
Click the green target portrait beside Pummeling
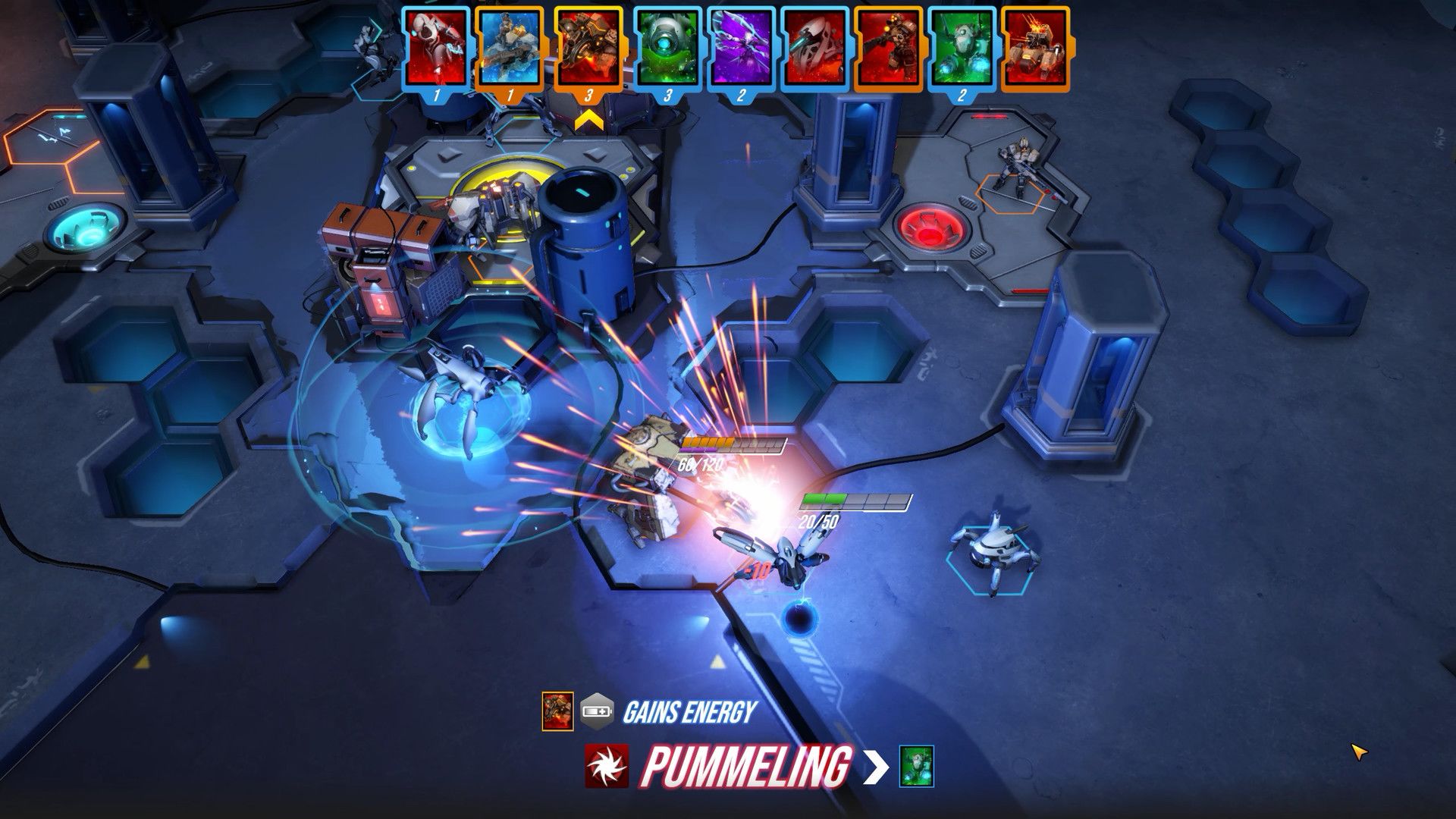click(x=916, y=766)
